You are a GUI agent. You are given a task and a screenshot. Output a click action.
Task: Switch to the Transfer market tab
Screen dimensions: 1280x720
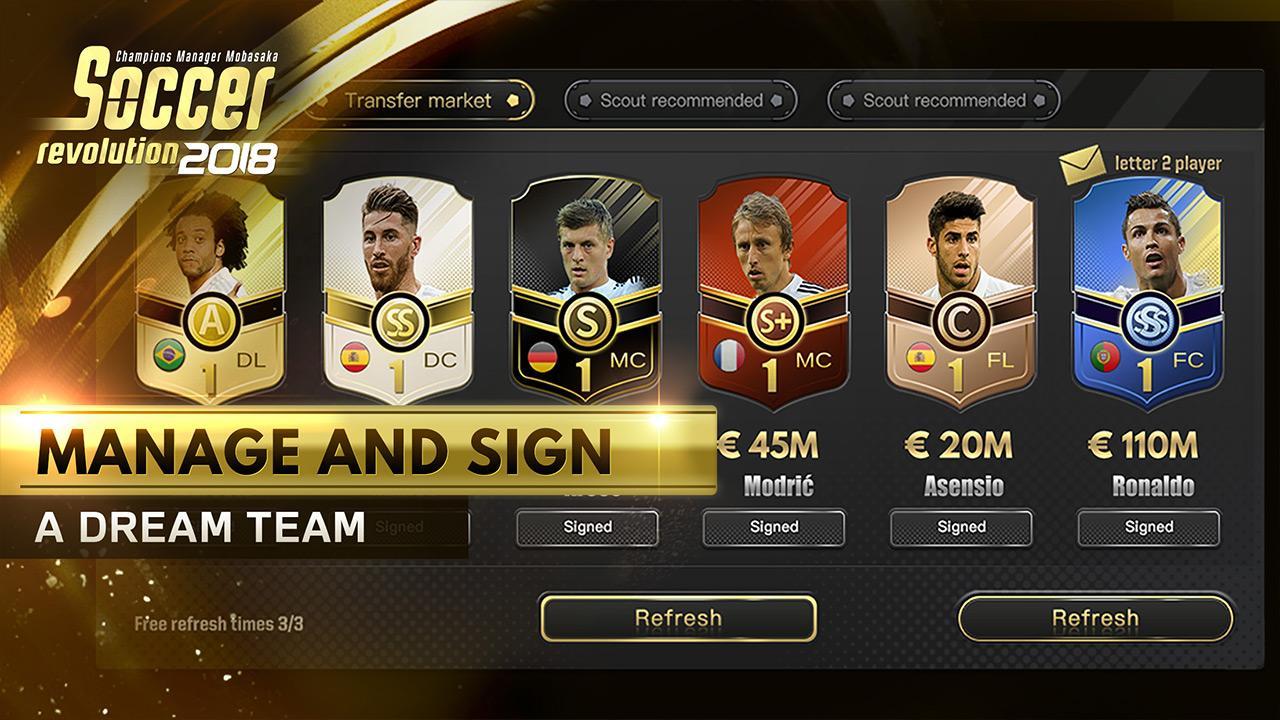tap(420, 100)
